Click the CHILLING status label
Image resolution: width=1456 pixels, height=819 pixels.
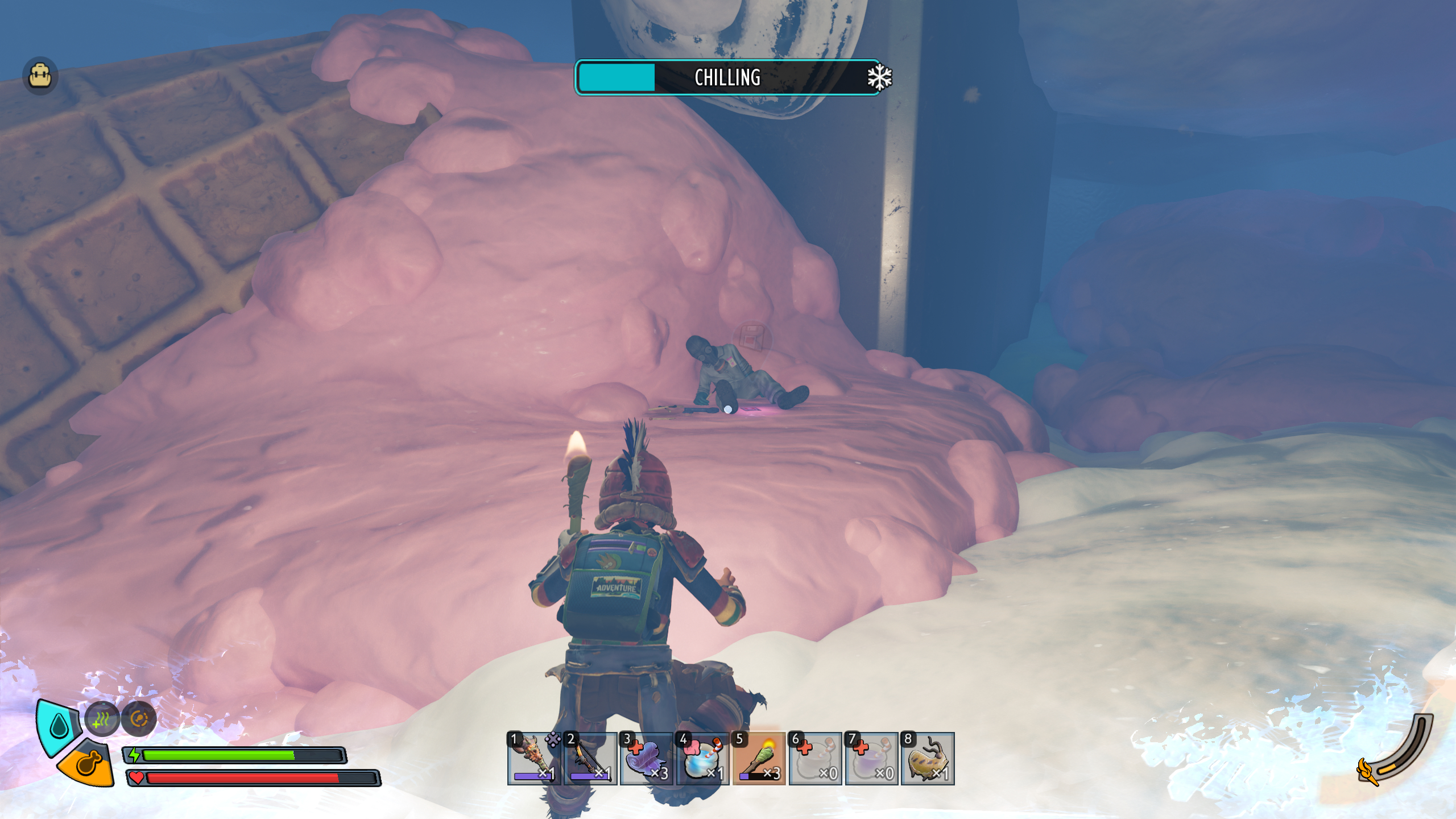(x=727, y=78)
